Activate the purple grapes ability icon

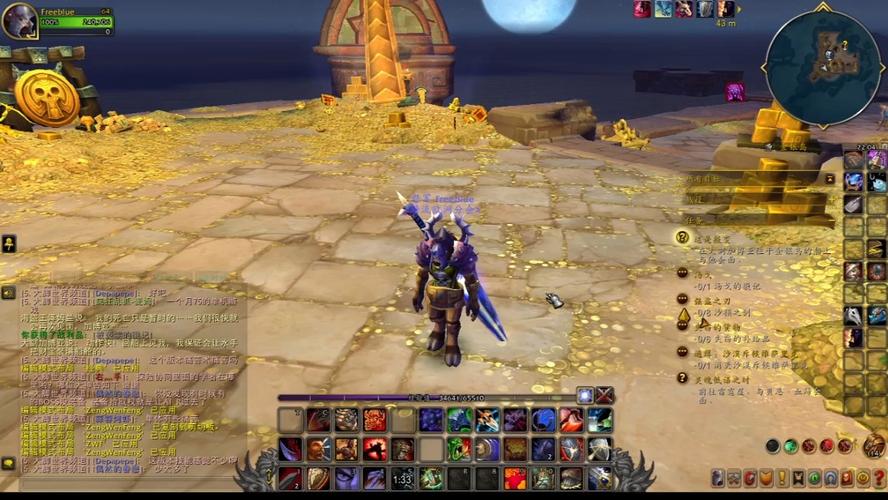coord(431,420)
